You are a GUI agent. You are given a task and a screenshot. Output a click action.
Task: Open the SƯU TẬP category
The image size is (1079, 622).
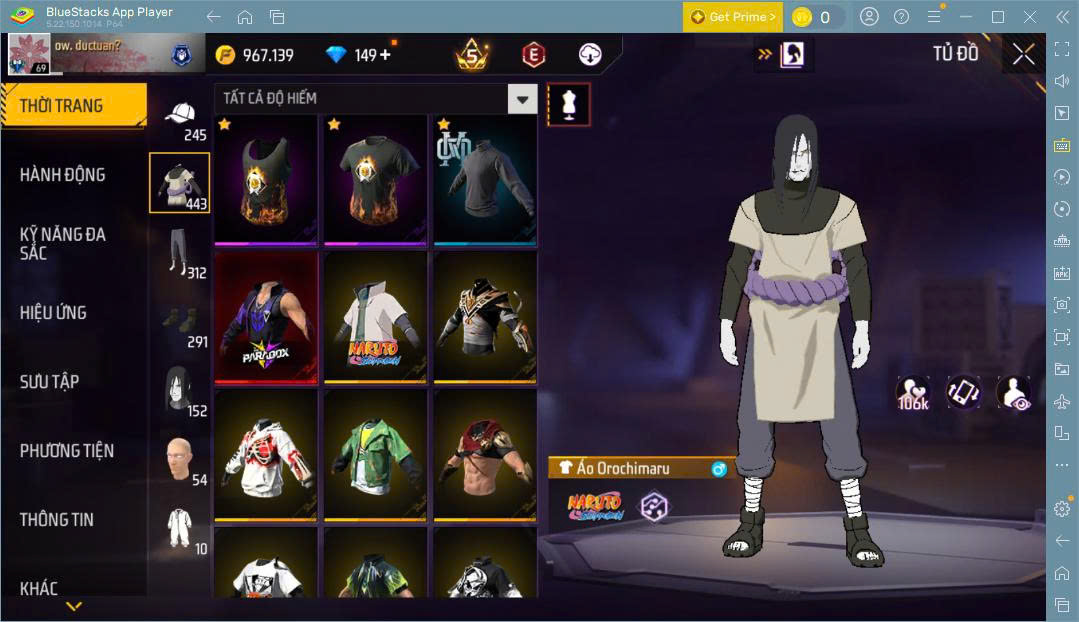point(50,381)
